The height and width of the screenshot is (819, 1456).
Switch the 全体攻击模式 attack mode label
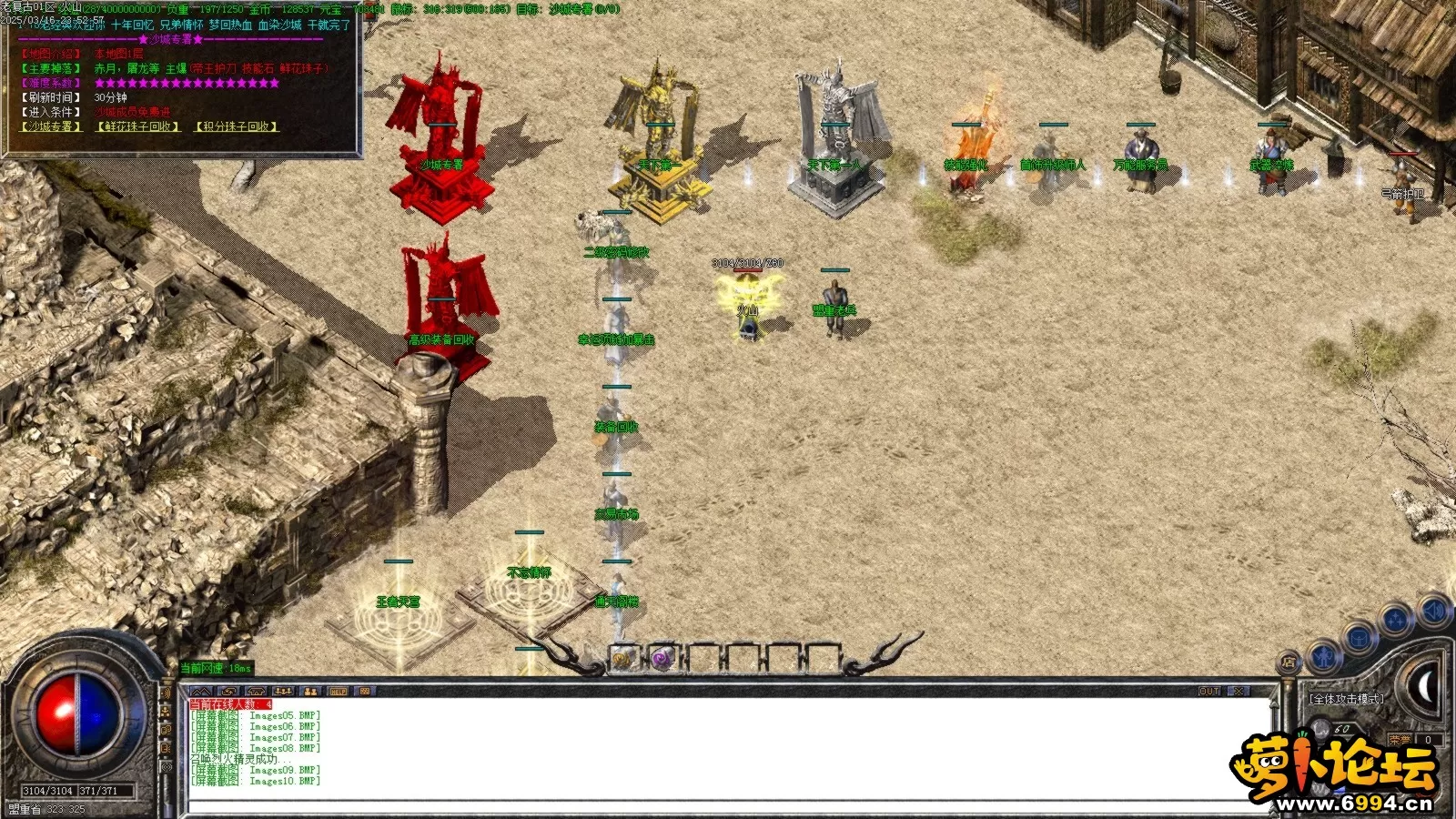[1346, 699]
